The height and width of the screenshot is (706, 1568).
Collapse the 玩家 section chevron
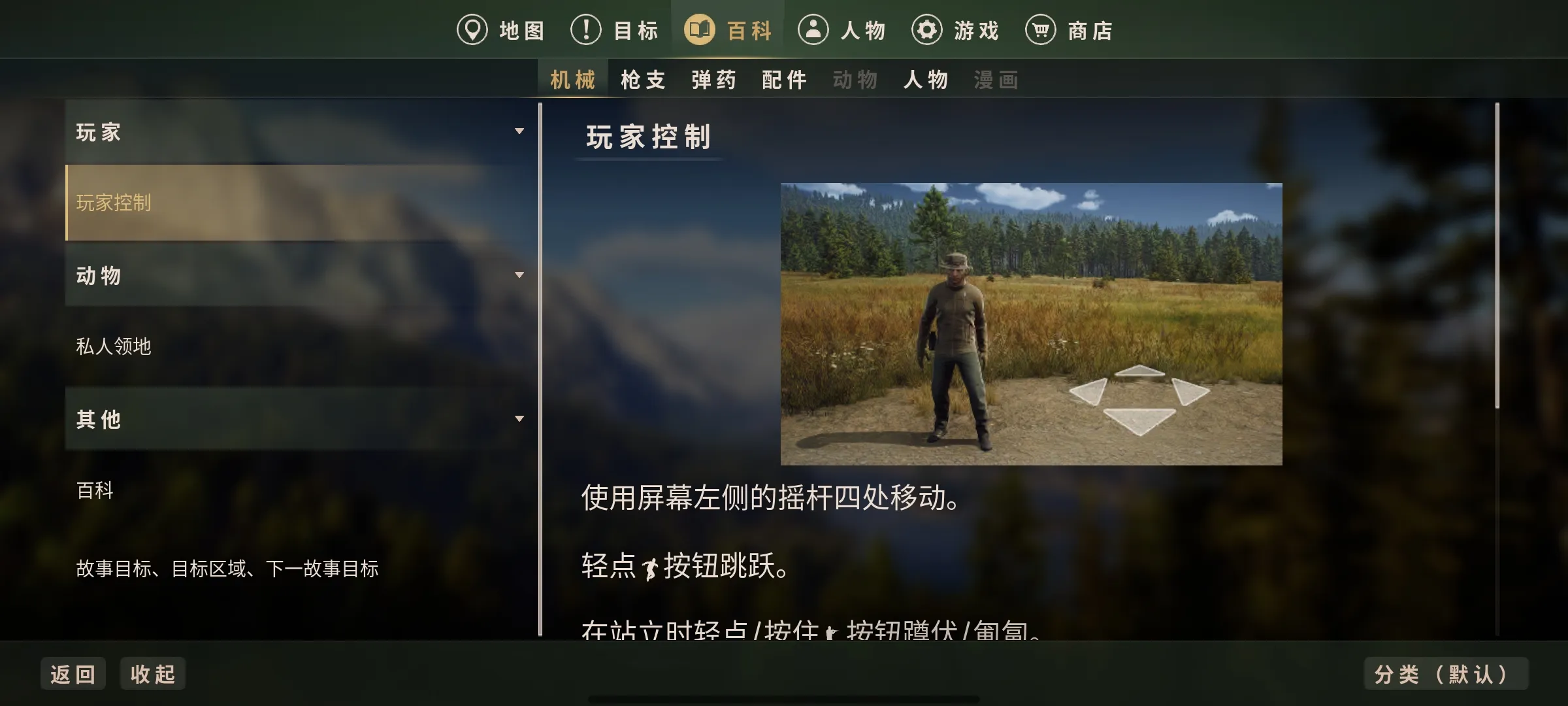[x=520, y=131]
